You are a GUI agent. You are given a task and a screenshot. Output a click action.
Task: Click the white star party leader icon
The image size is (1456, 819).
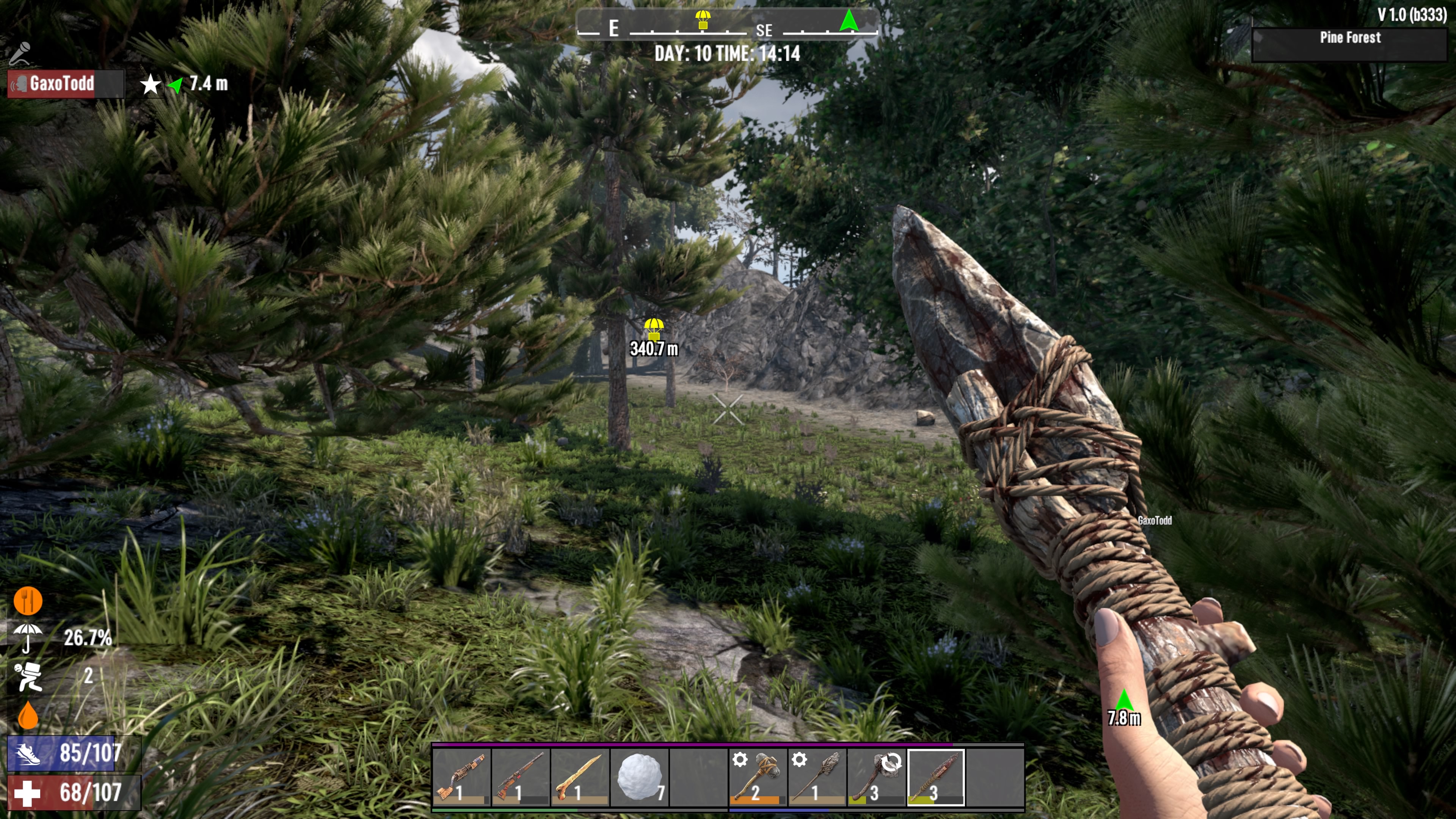pos(151,85)
